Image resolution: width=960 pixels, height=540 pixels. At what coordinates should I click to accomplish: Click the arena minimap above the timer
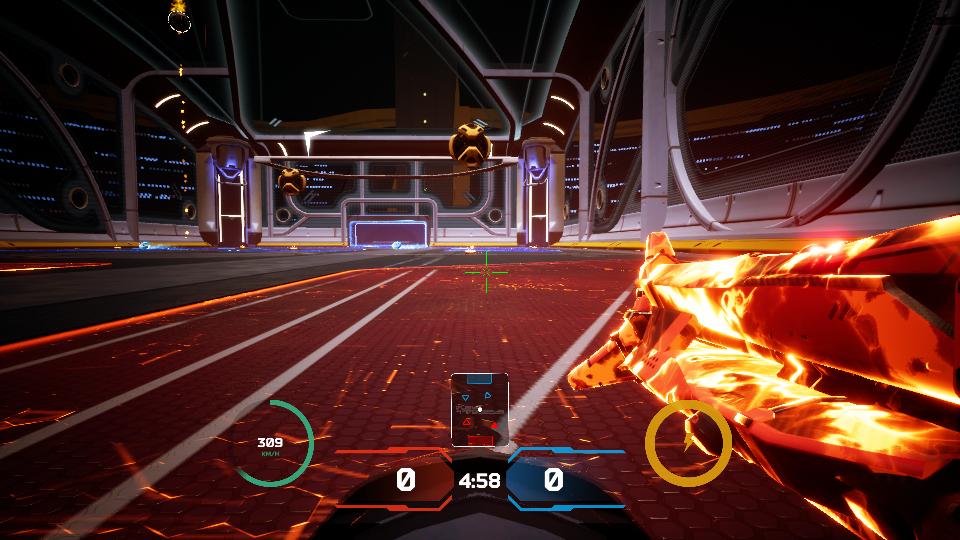pyautogui.click(x=479, y=409)
